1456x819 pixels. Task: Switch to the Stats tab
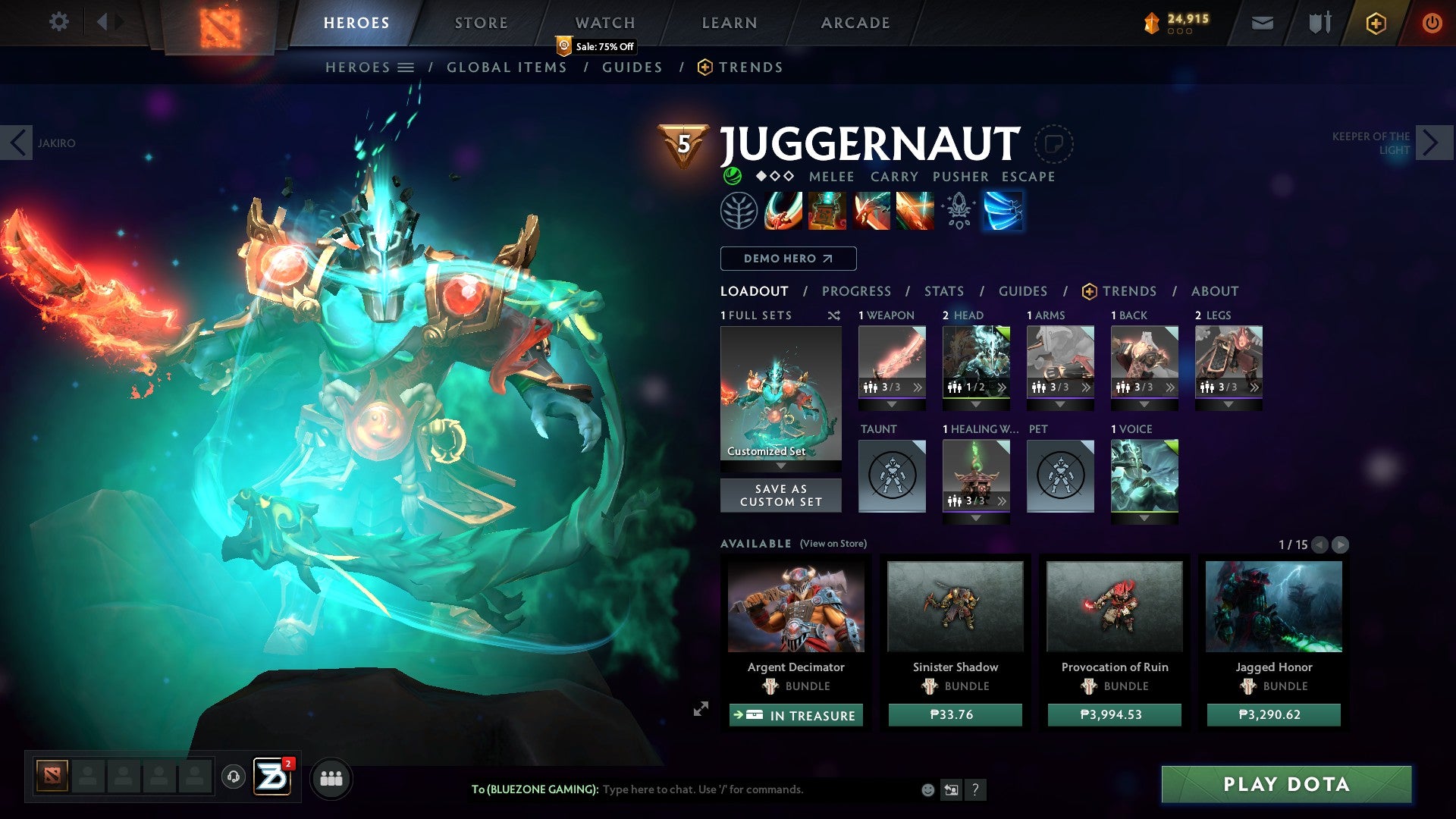point(944,290)
